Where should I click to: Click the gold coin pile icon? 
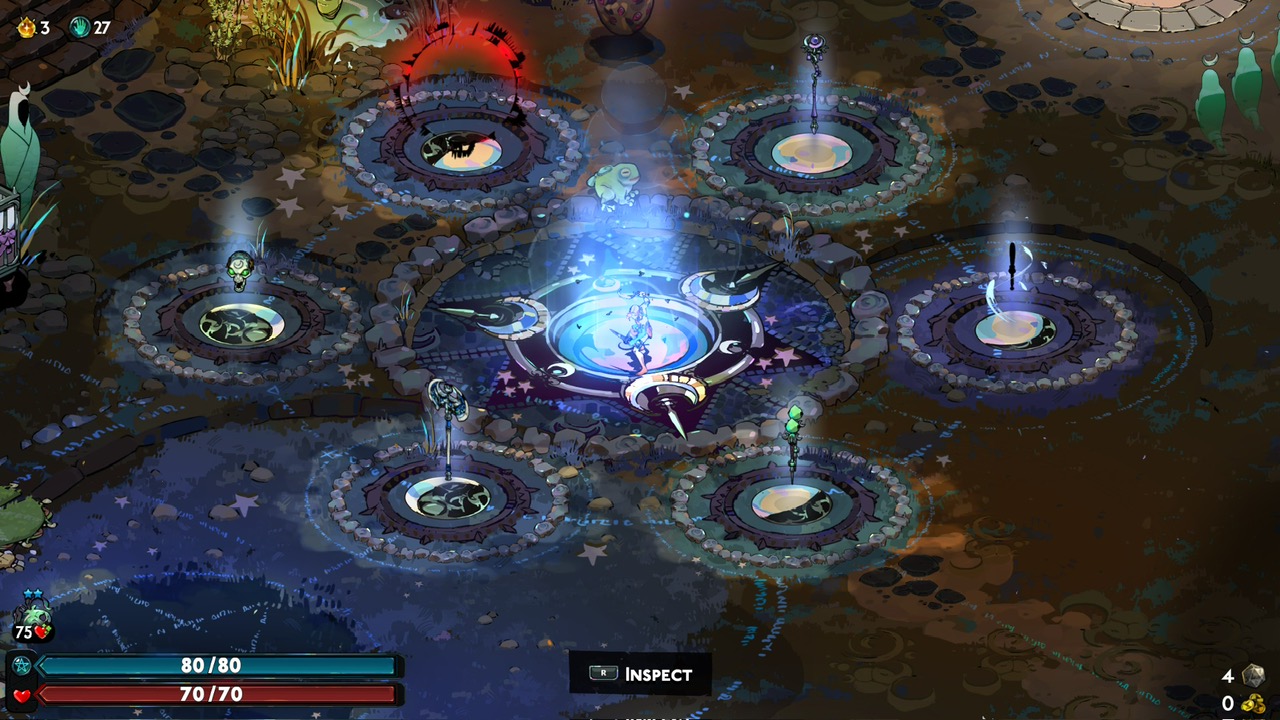click(1252, 703)
